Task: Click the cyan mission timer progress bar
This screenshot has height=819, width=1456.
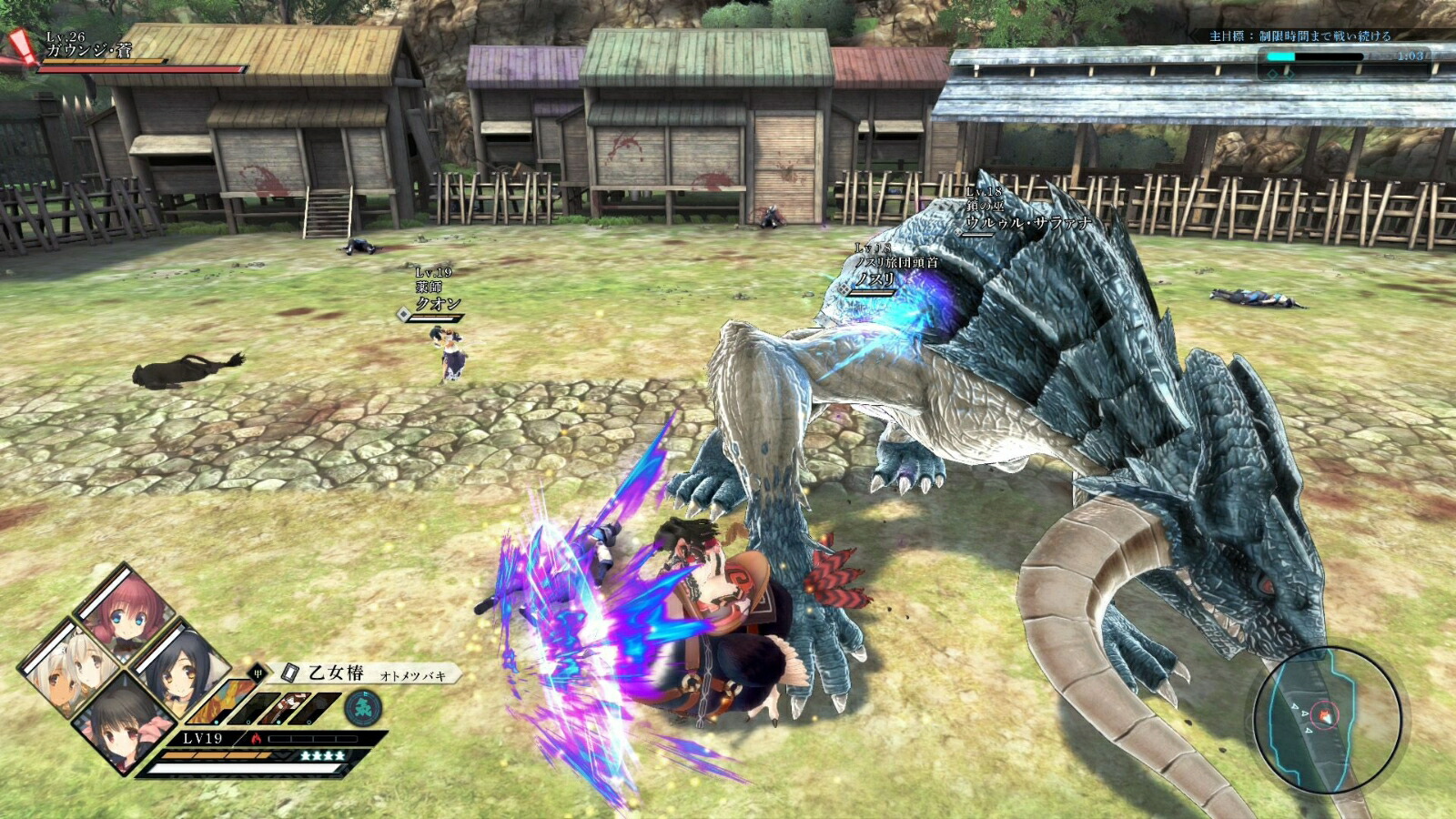Action: (1280, 56)
